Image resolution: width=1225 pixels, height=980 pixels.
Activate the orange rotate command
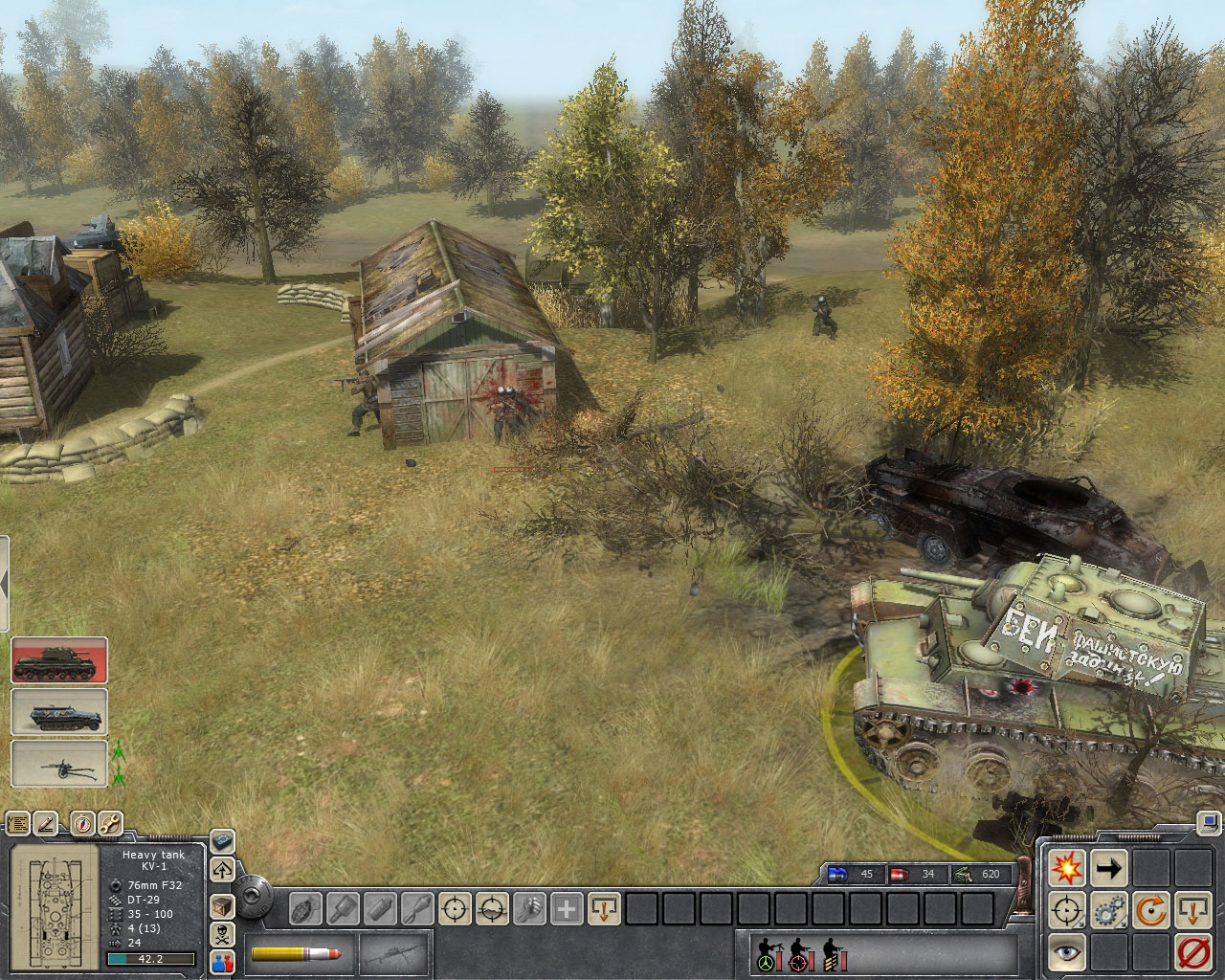pos(1151,910)
